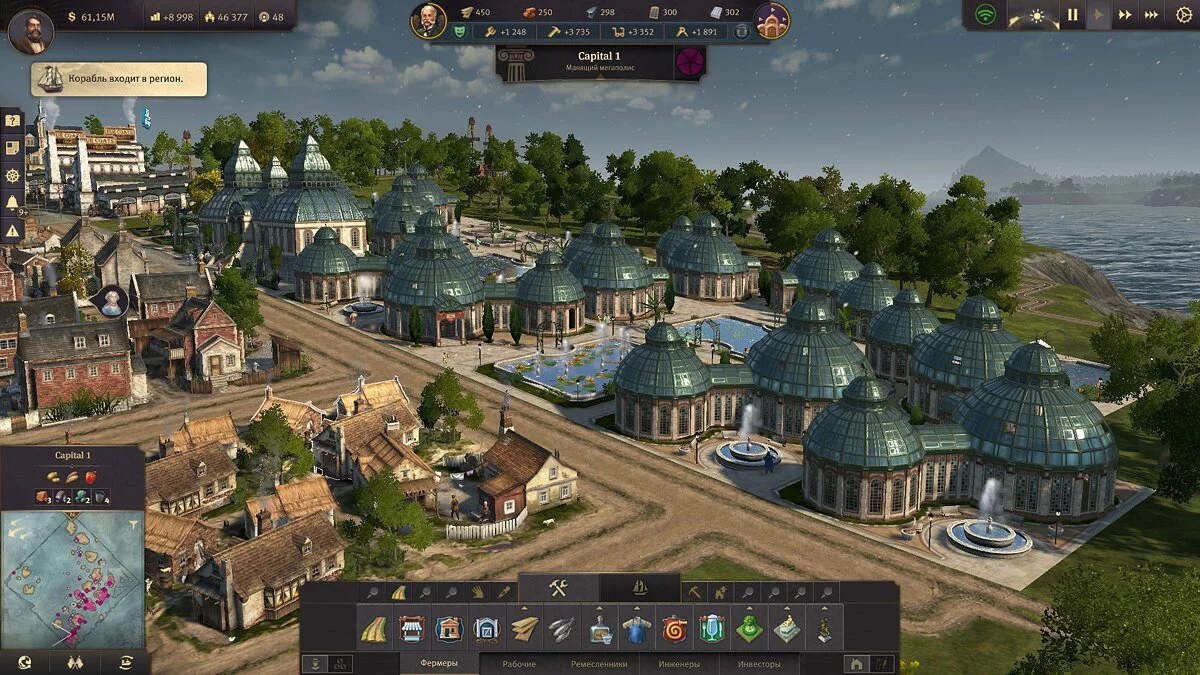
Task: Click the player portrait in the corner
Action: coord(30,30)
